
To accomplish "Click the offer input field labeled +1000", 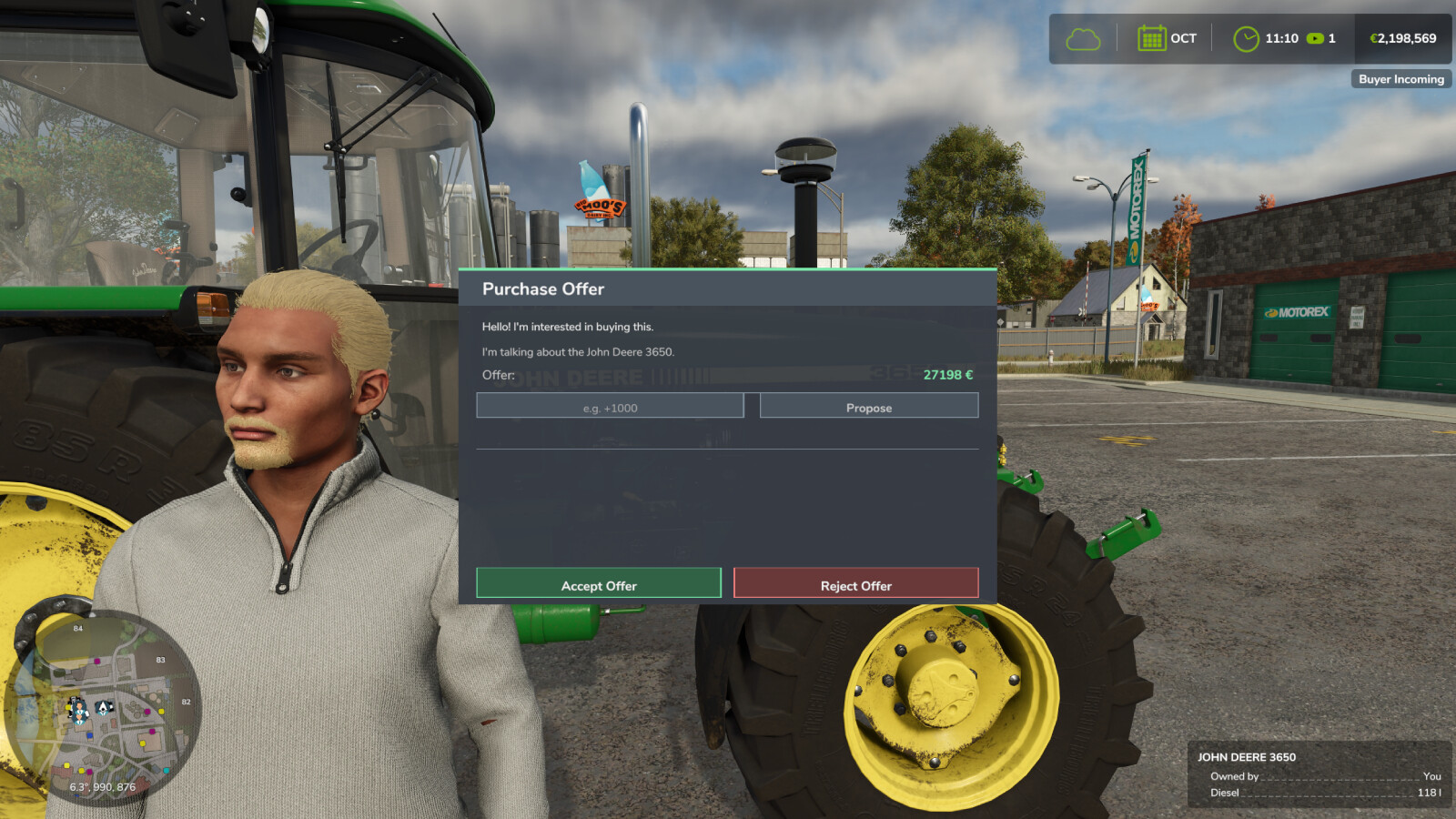I will (610, 407).
